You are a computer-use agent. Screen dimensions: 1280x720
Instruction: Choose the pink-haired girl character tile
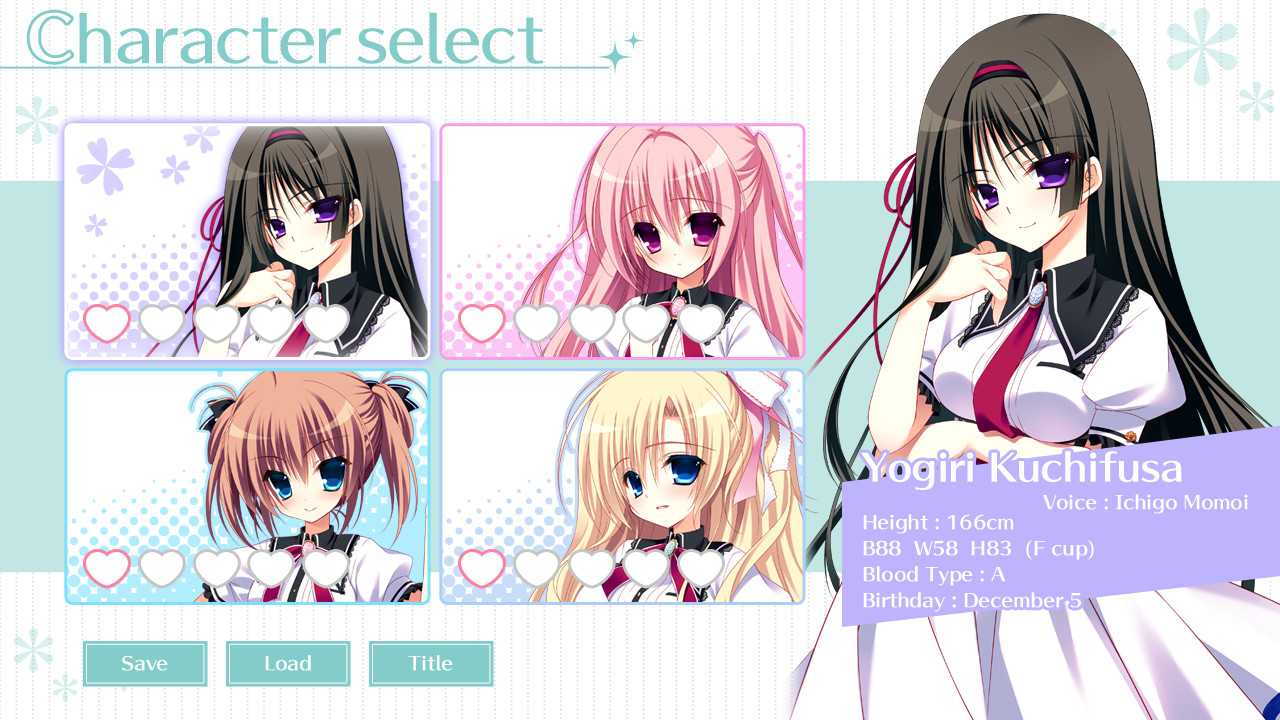tap(622, 240)
